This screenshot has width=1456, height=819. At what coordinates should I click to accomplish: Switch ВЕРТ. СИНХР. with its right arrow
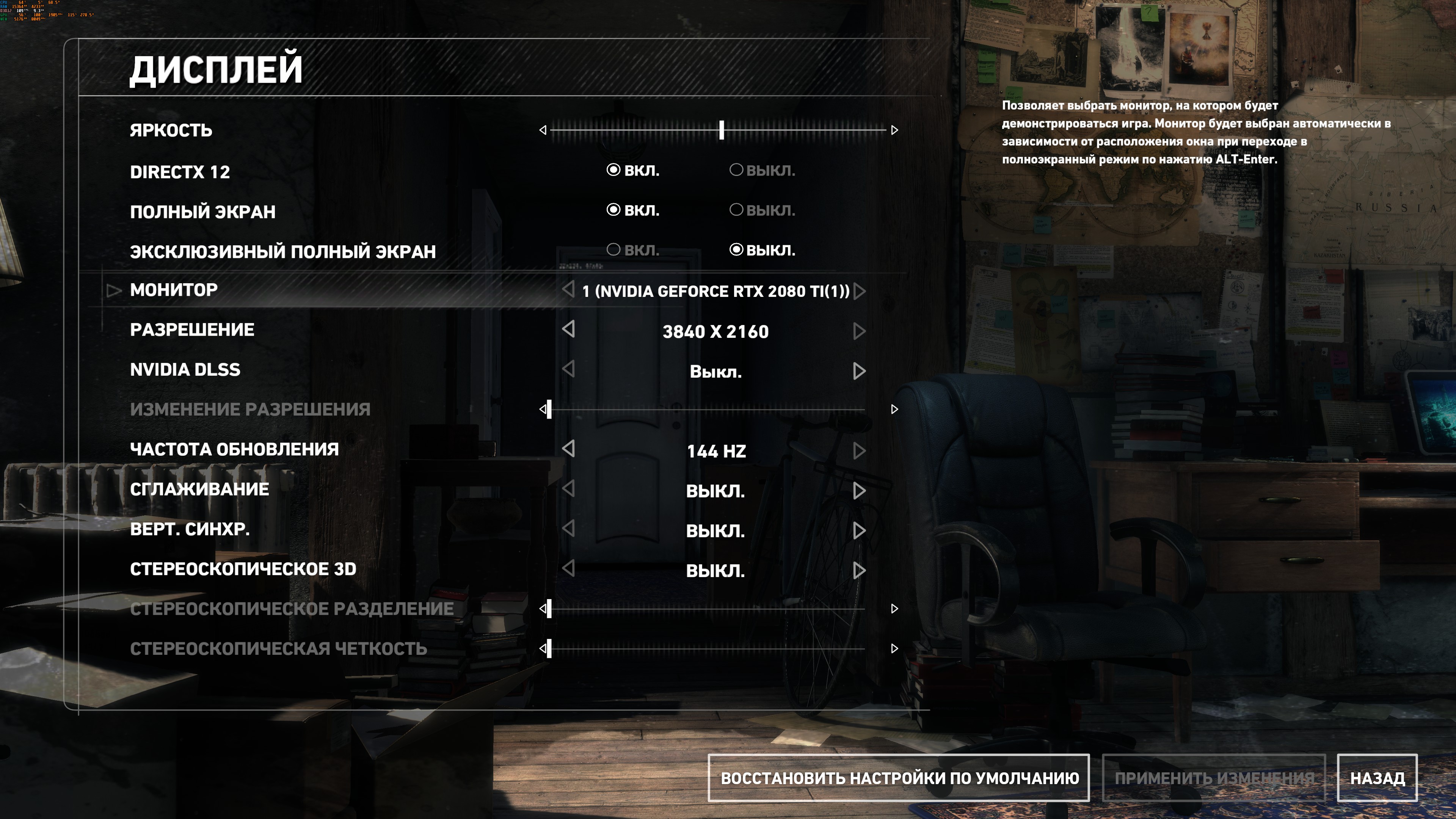tap(859, 530)
